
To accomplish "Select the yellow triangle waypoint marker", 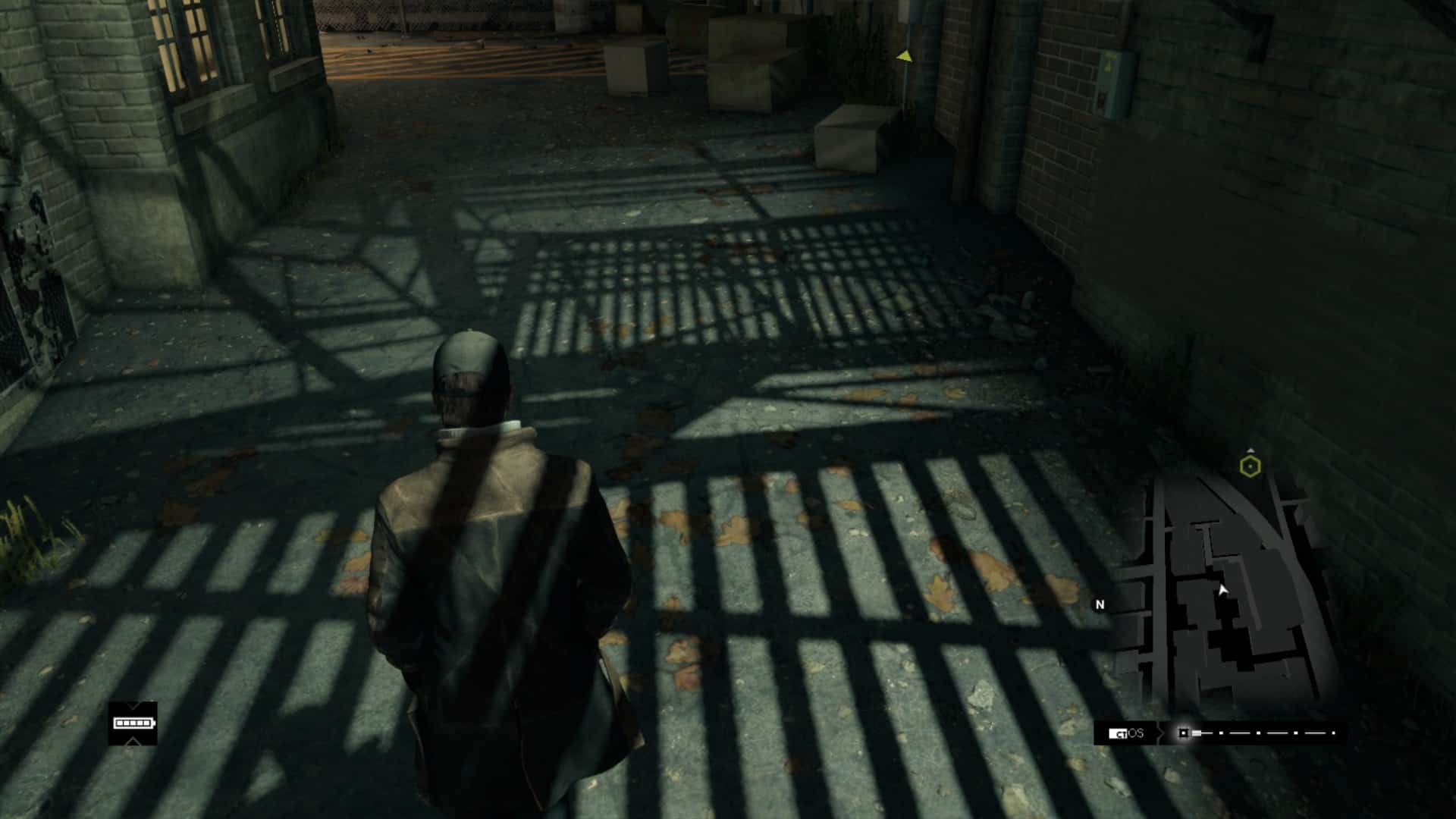I will coord(904,55).
